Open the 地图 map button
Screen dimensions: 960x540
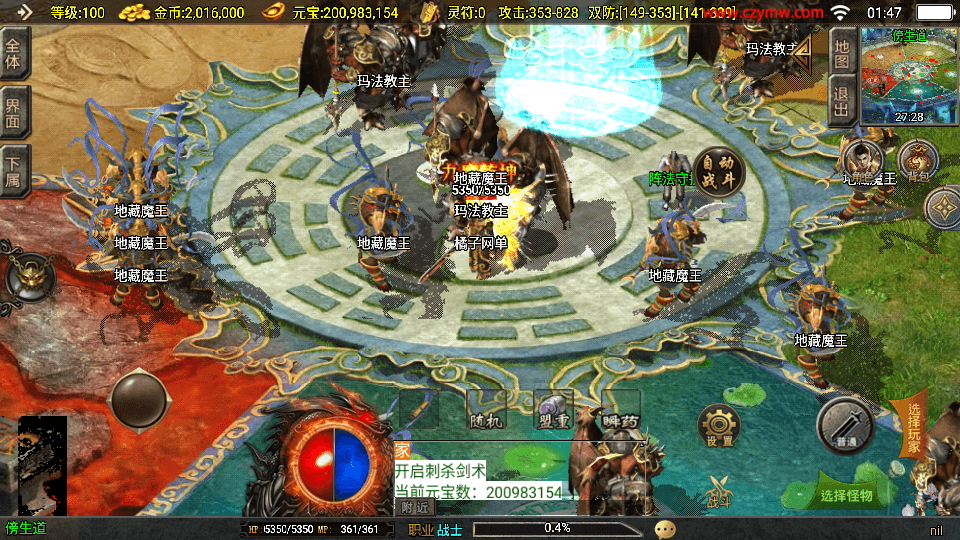[842, 52]
